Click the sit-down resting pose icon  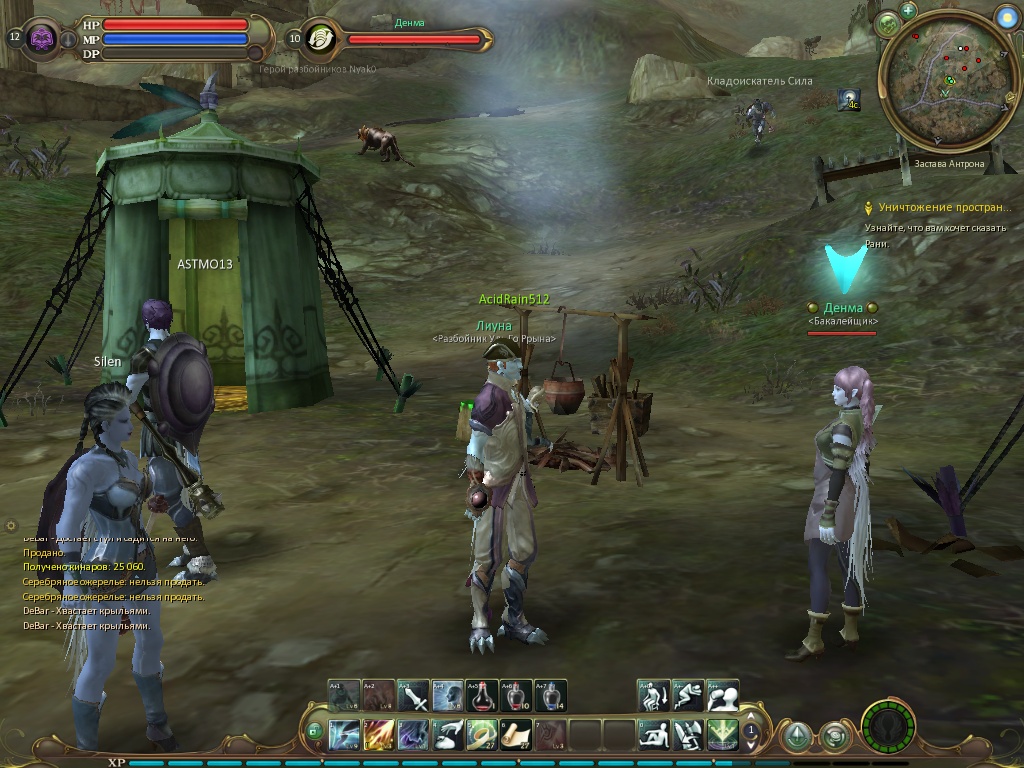click(x=655, y=735)
